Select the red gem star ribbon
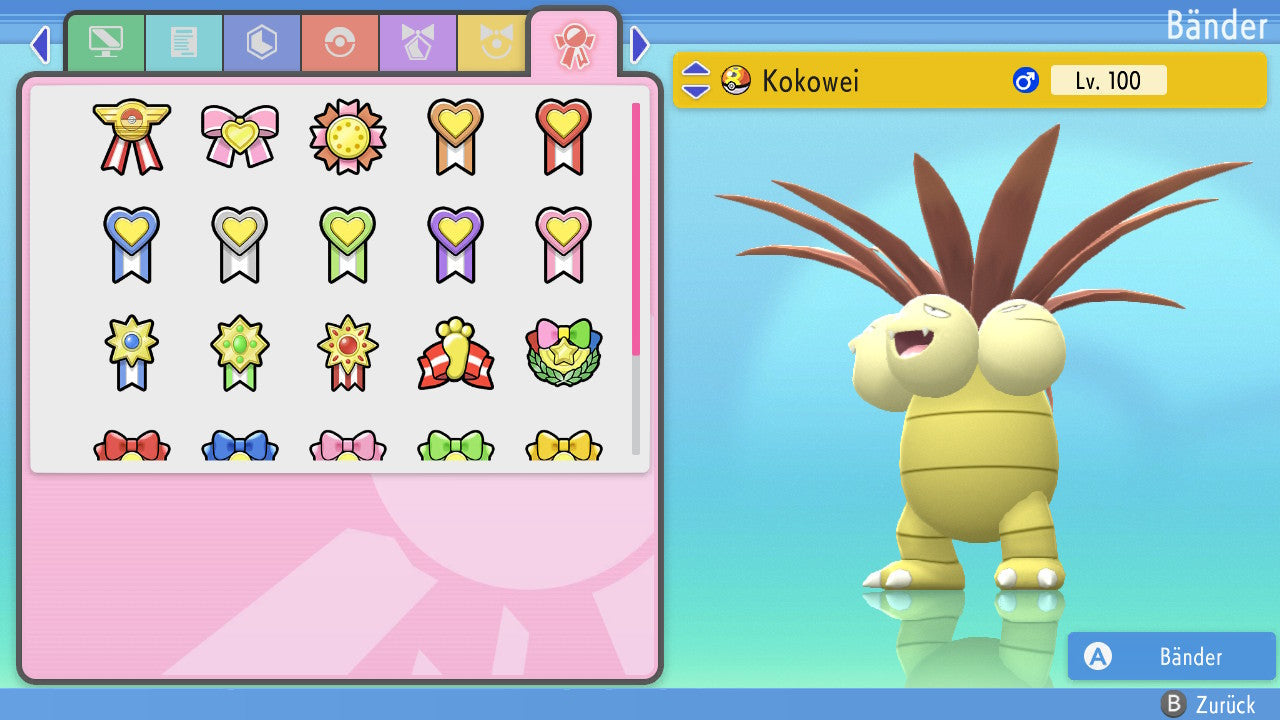Screen dimensions: 1280x720 348,353
